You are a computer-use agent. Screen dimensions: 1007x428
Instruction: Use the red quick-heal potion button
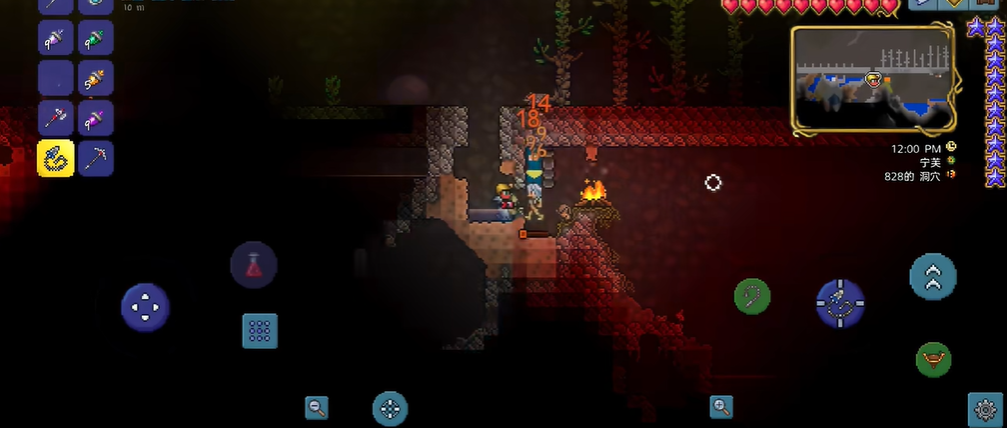tap(253, 265)
